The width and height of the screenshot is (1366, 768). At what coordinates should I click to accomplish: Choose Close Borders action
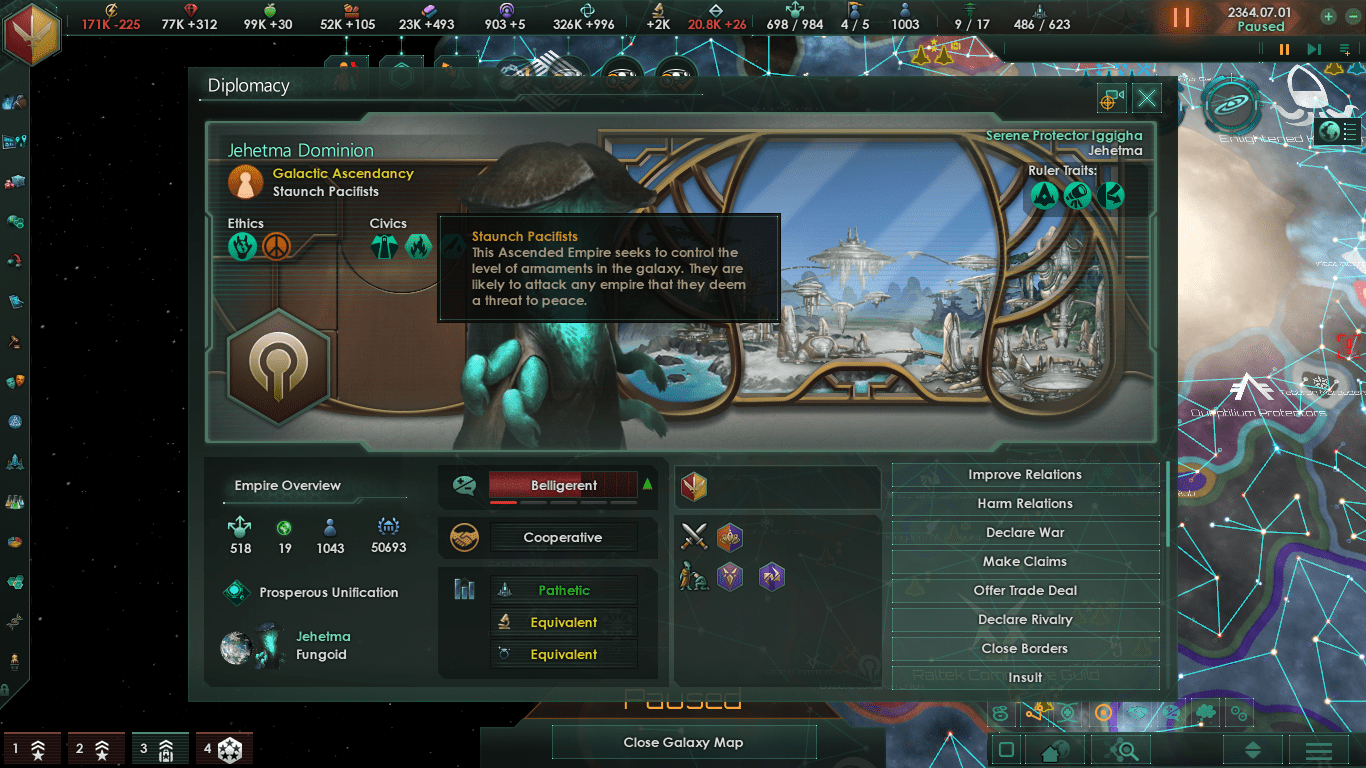coord(1025,649)
